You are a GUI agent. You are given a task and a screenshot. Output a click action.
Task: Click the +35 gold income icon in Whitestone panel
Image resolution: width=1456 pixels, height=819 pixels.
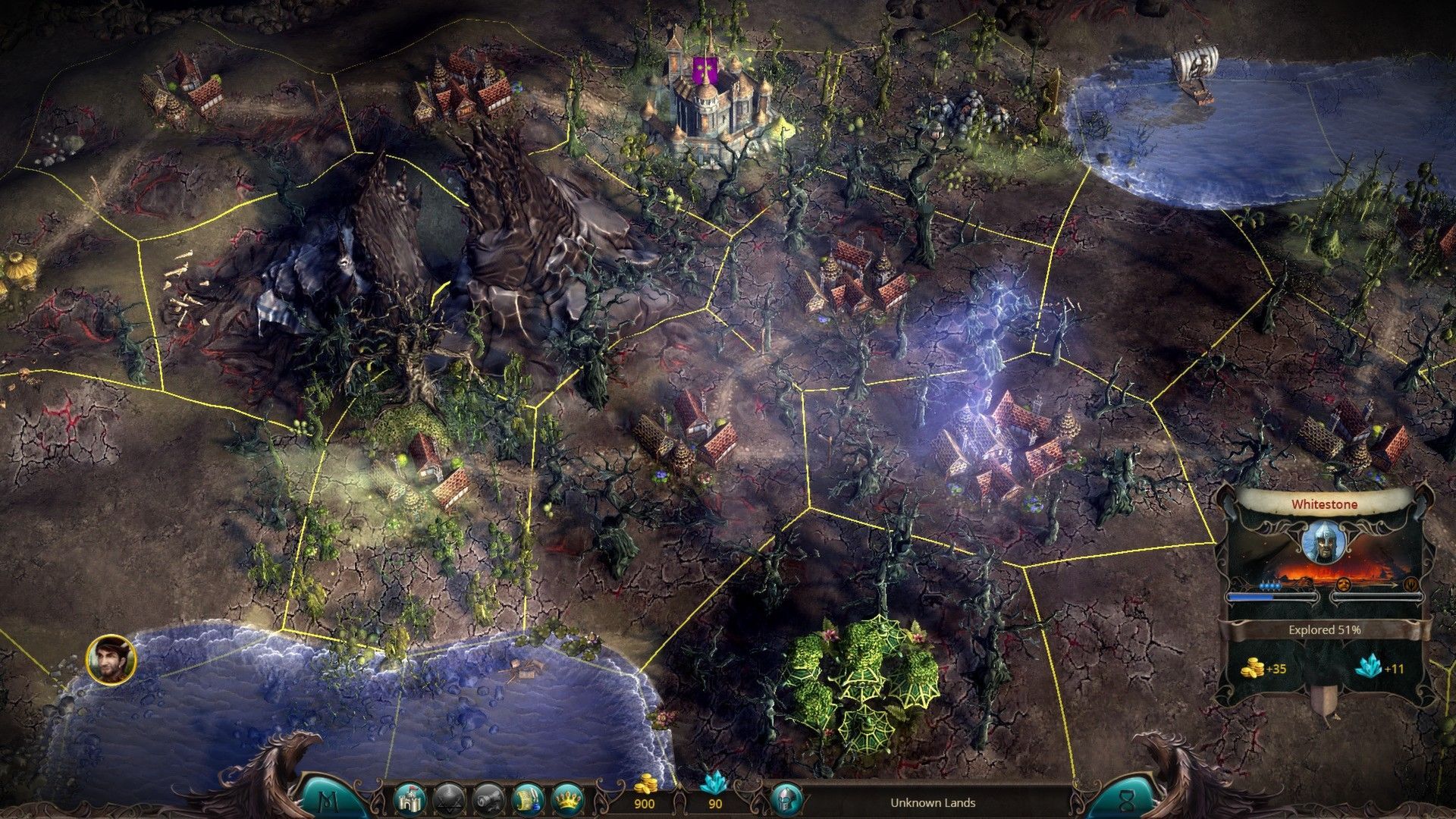(1254, 668)
